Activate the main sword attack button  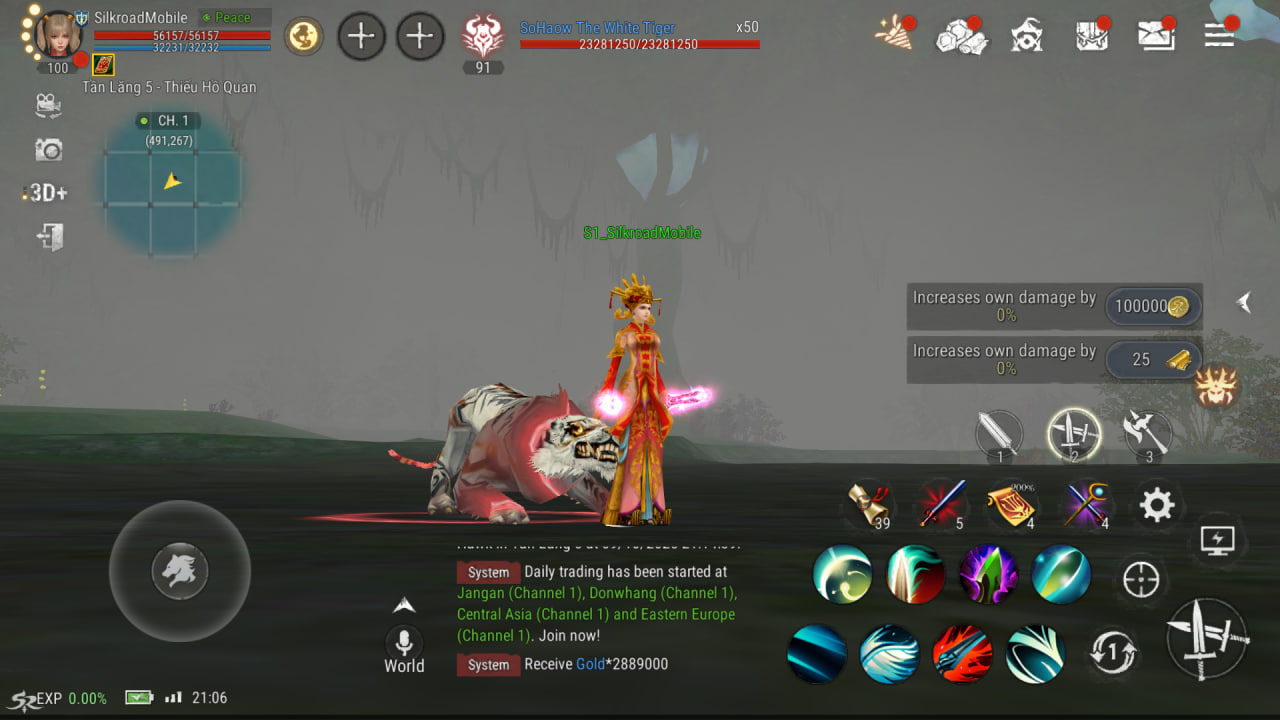[x=1207, y=639]
